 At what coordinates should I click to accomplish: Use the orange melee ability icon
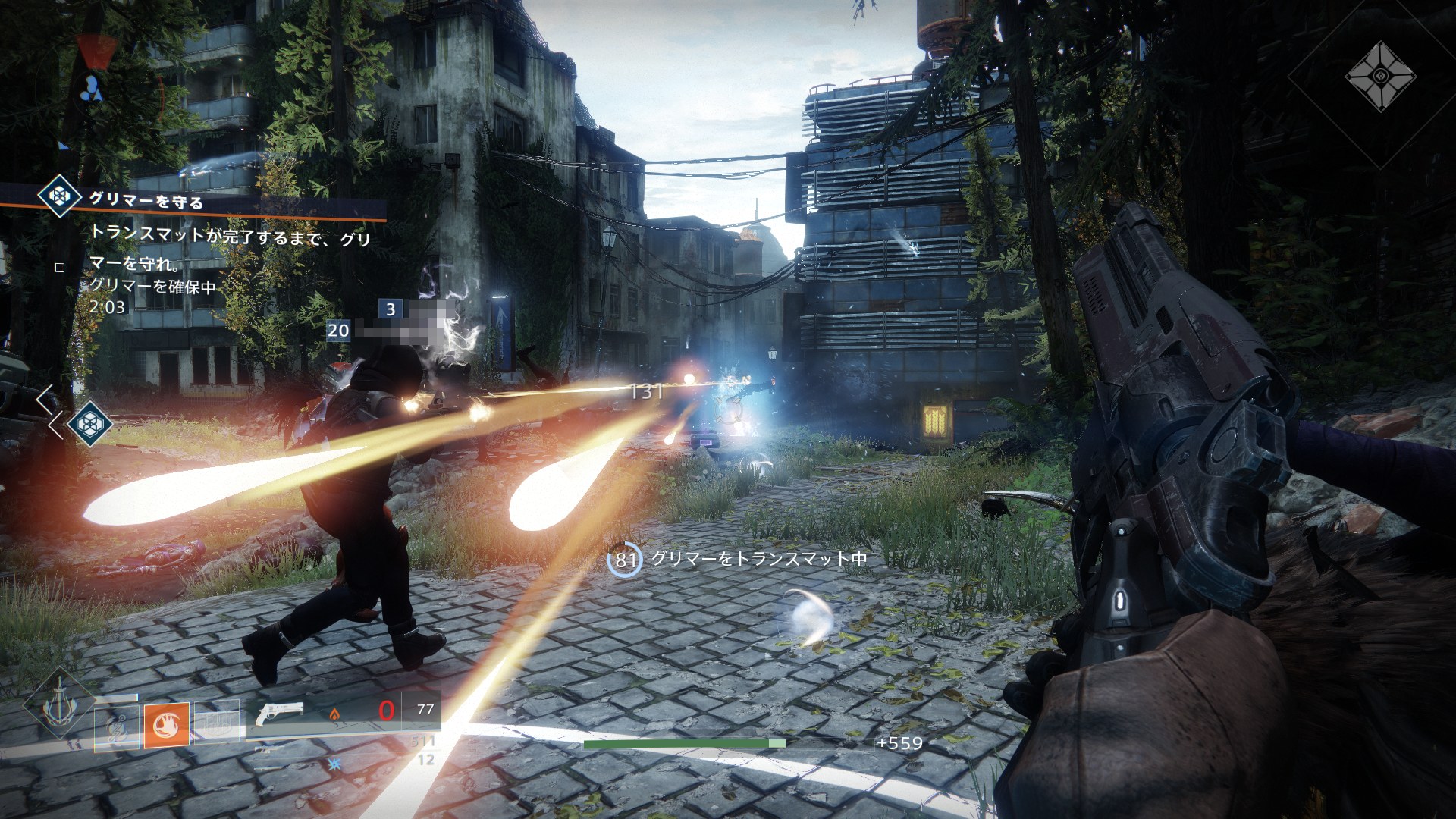(166, 725)
